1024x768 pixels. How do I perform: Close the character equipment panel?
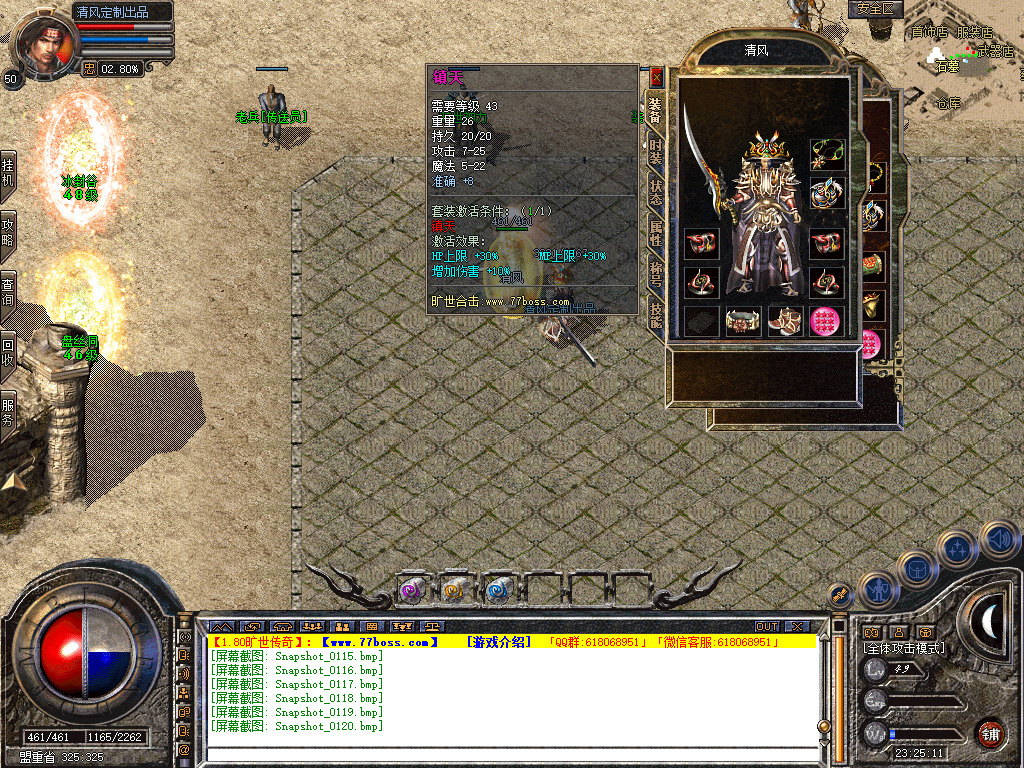pyautogui.click(x=656, y=76)
